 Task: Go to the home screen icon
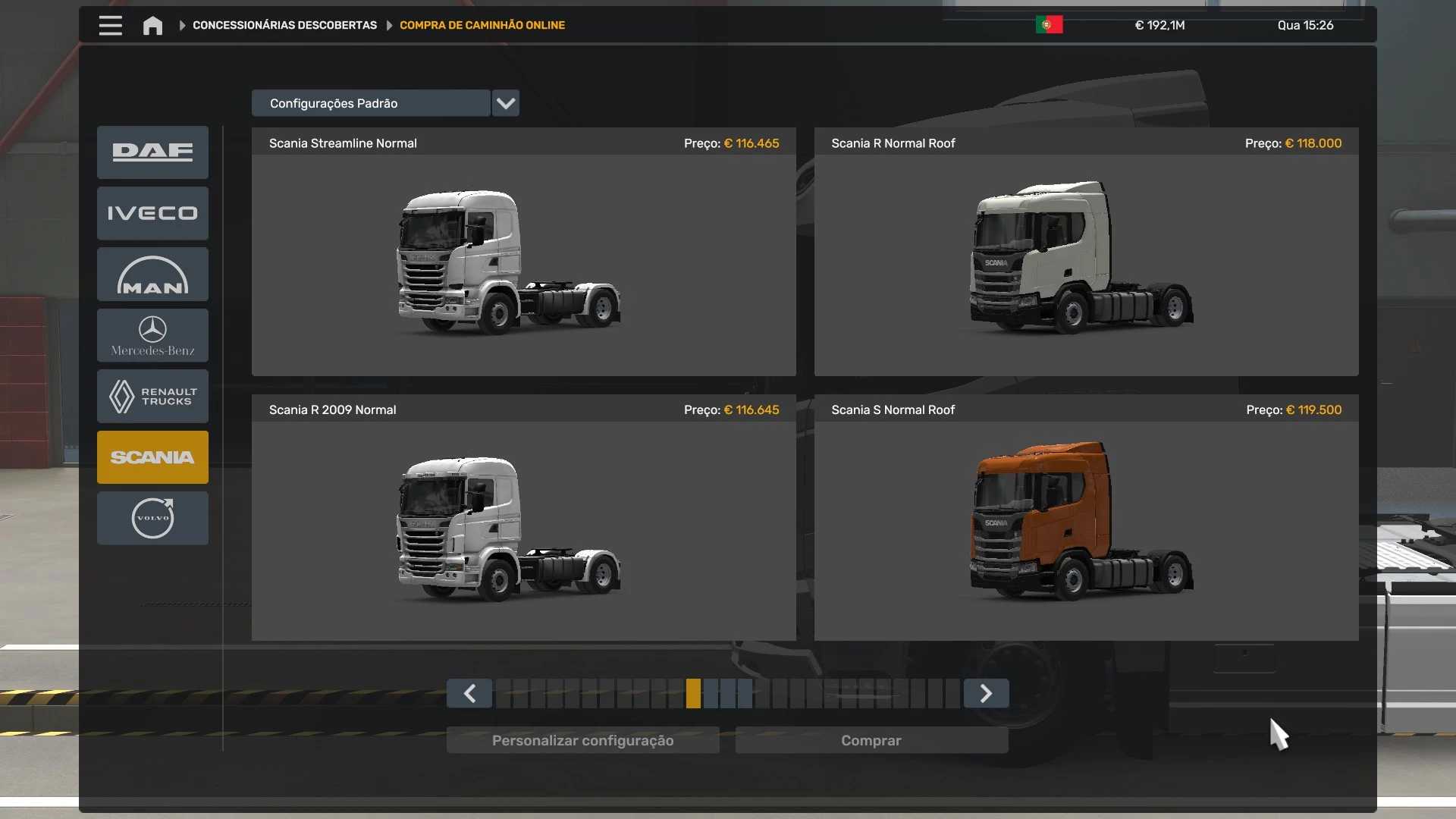[x=152, y=26]
